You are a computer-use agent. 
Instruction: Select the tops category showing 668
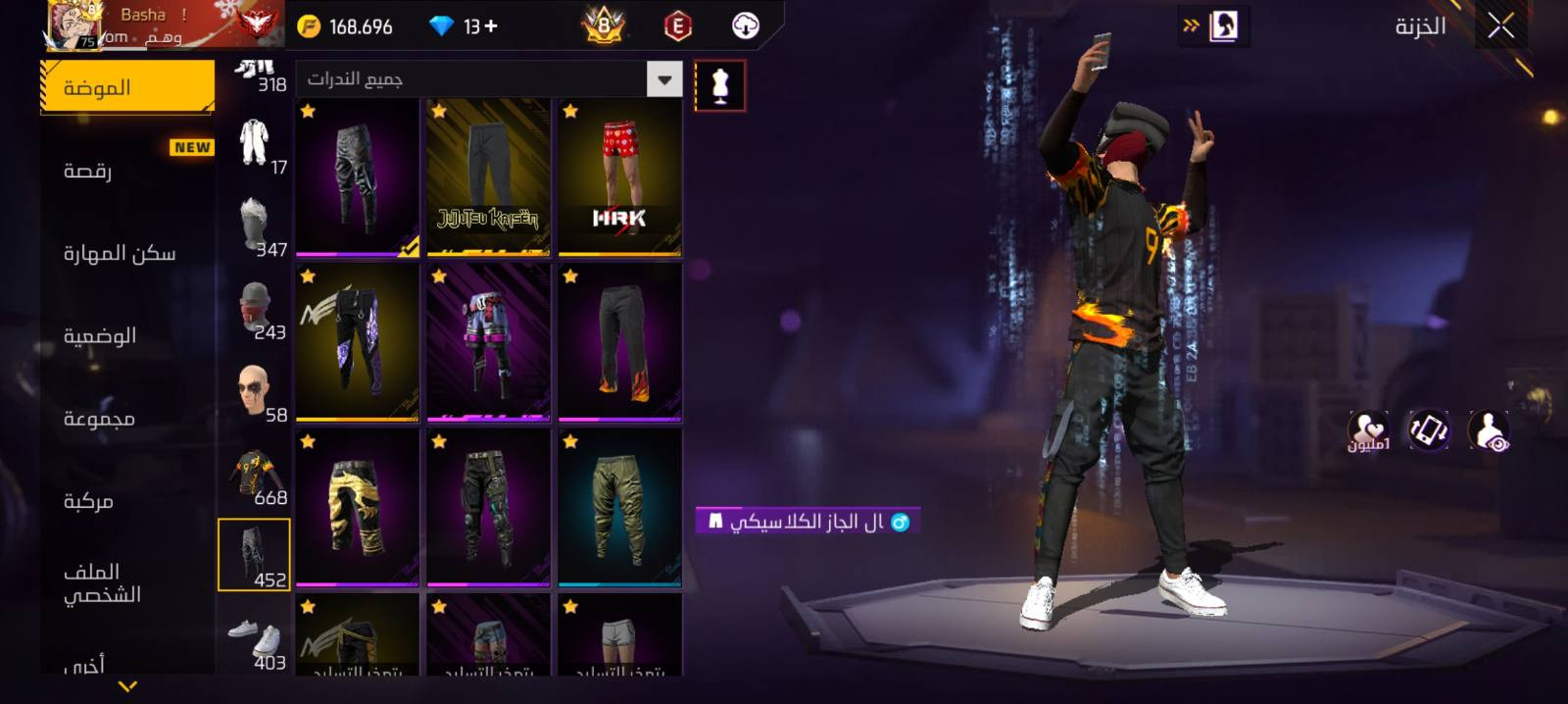click(x=255, y=478)
